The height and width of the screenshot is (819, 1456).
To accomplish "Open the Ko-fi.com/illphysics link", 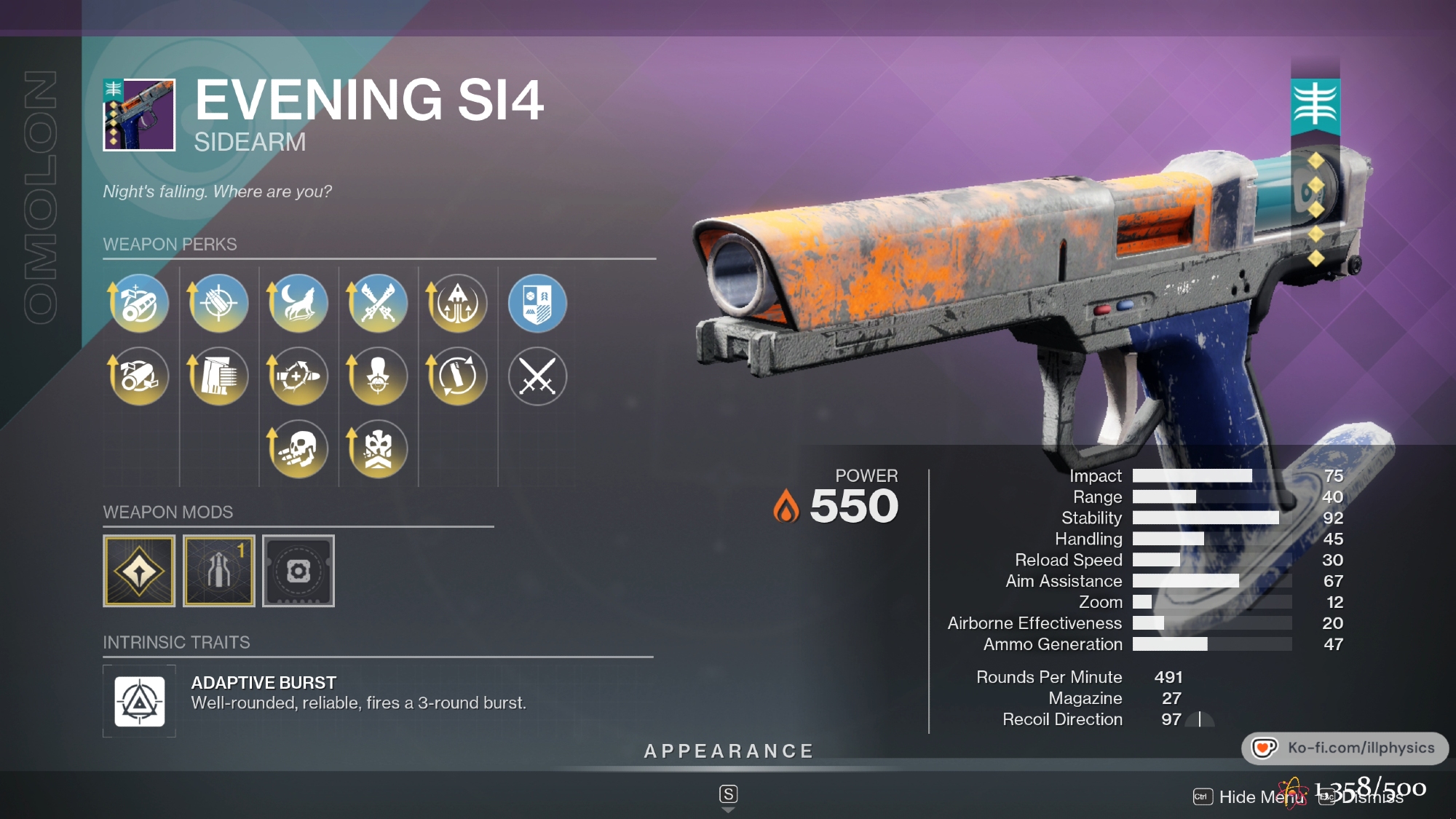I will coord(1345,748).
